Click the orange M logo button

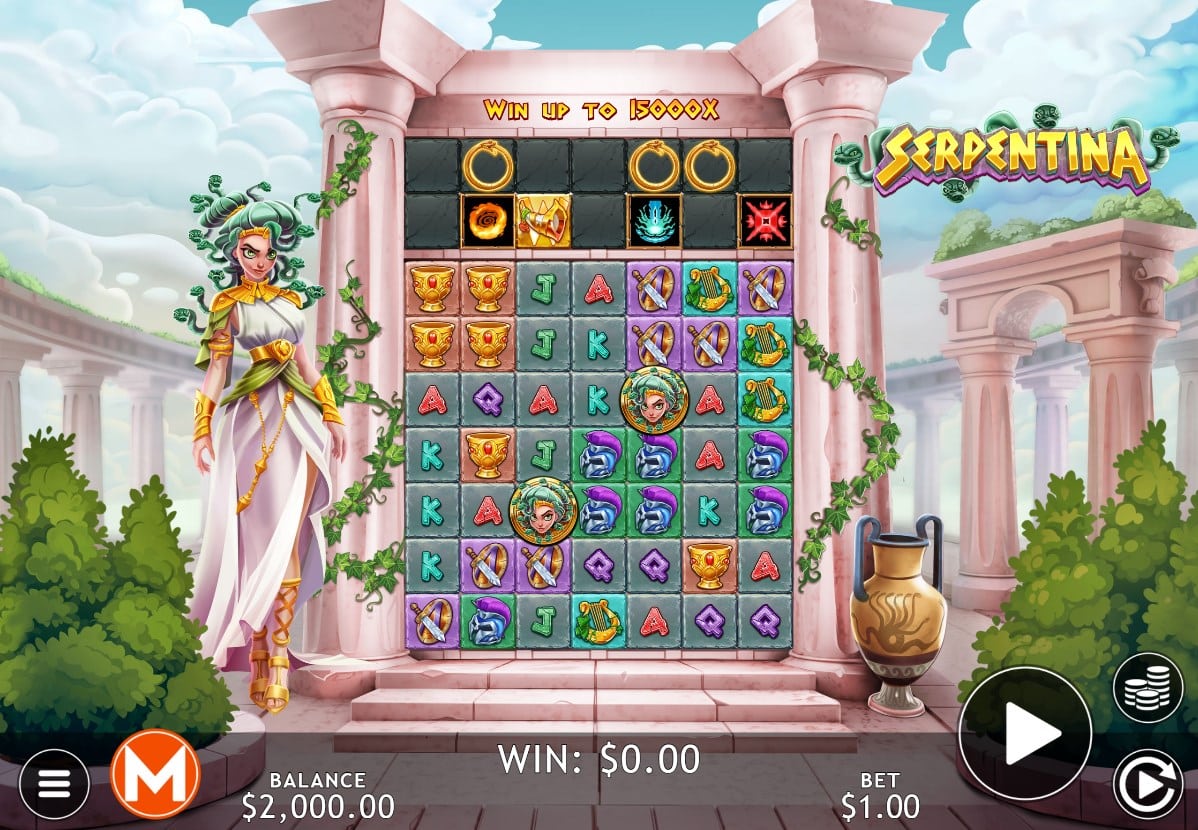[155, 774]
